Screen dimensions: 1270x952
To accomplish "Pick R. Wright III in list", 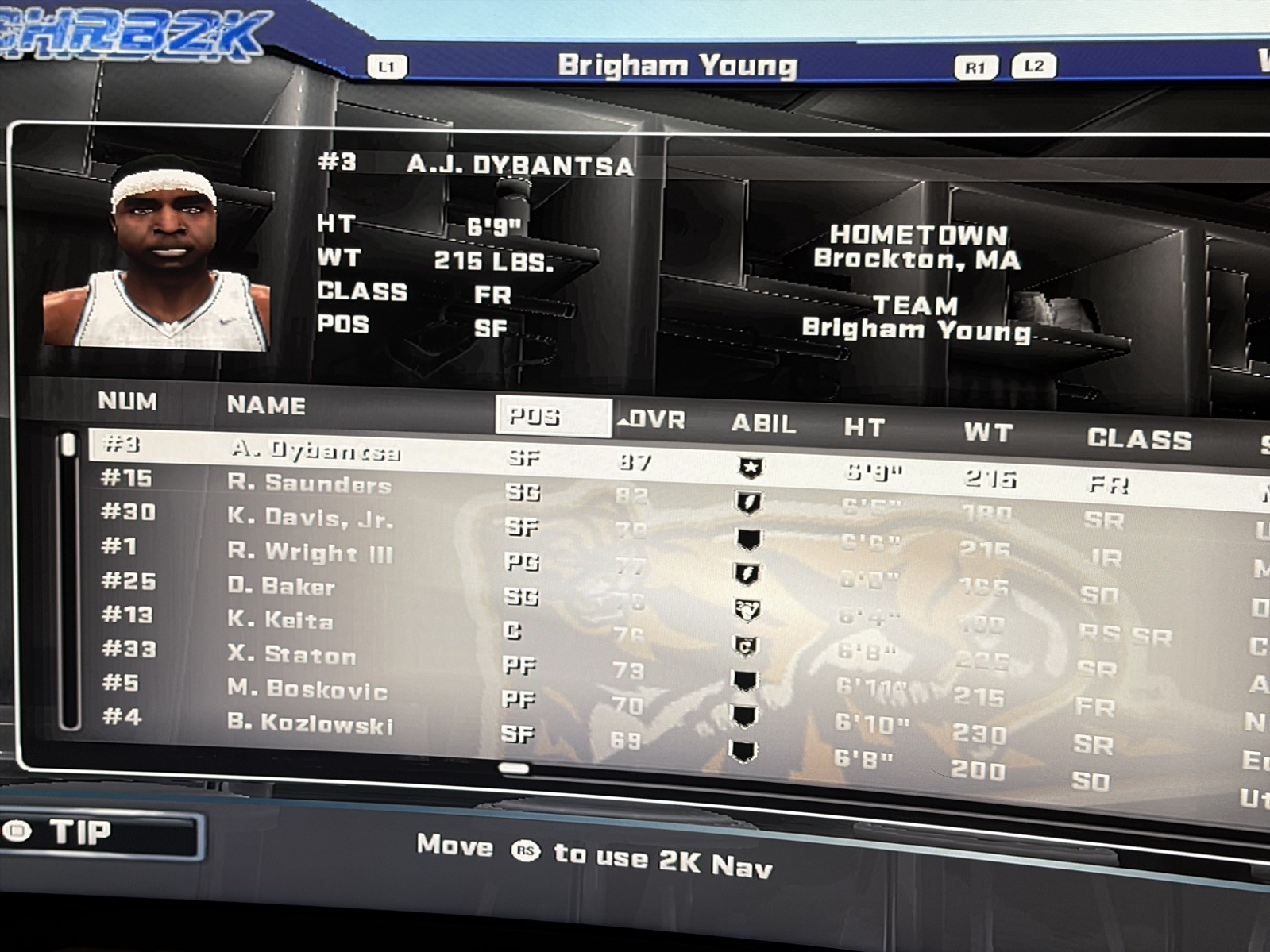I will coord(310,552).
